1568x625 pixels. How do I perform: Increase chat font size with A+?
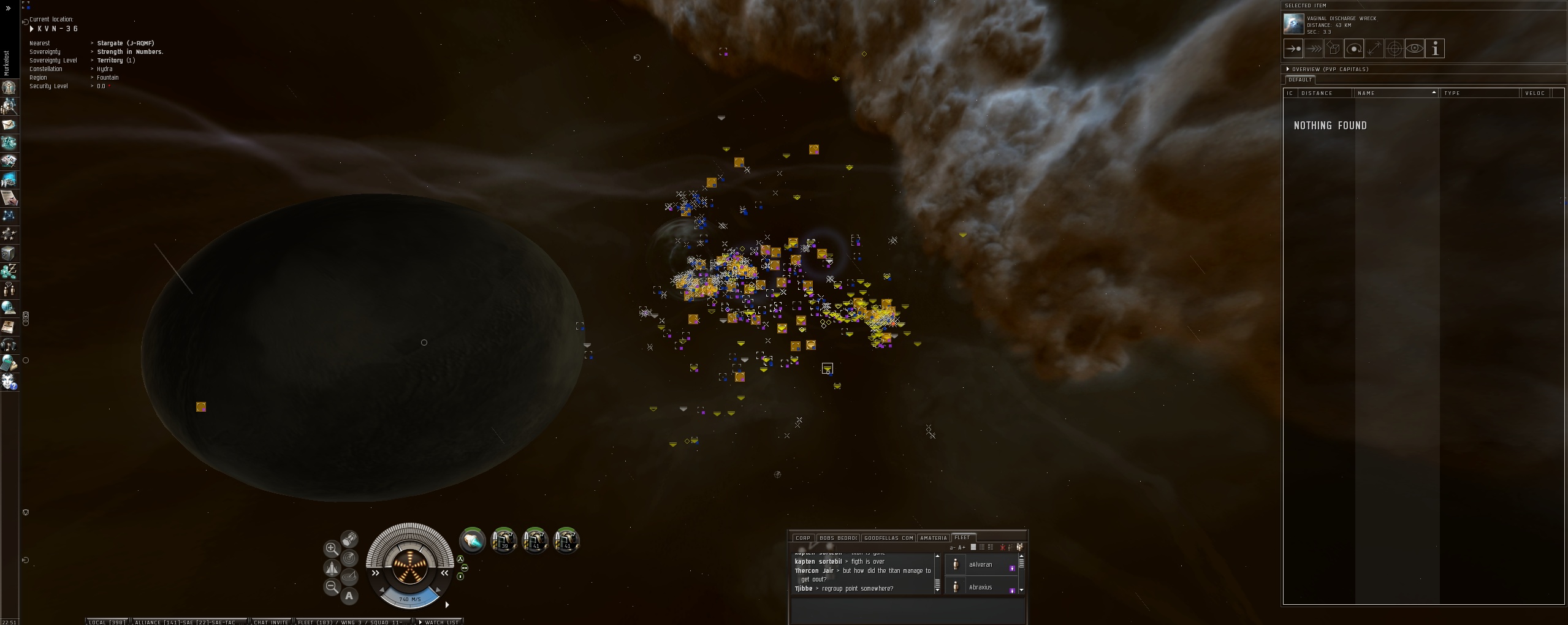pyautogui.click(x=962, y=548)
